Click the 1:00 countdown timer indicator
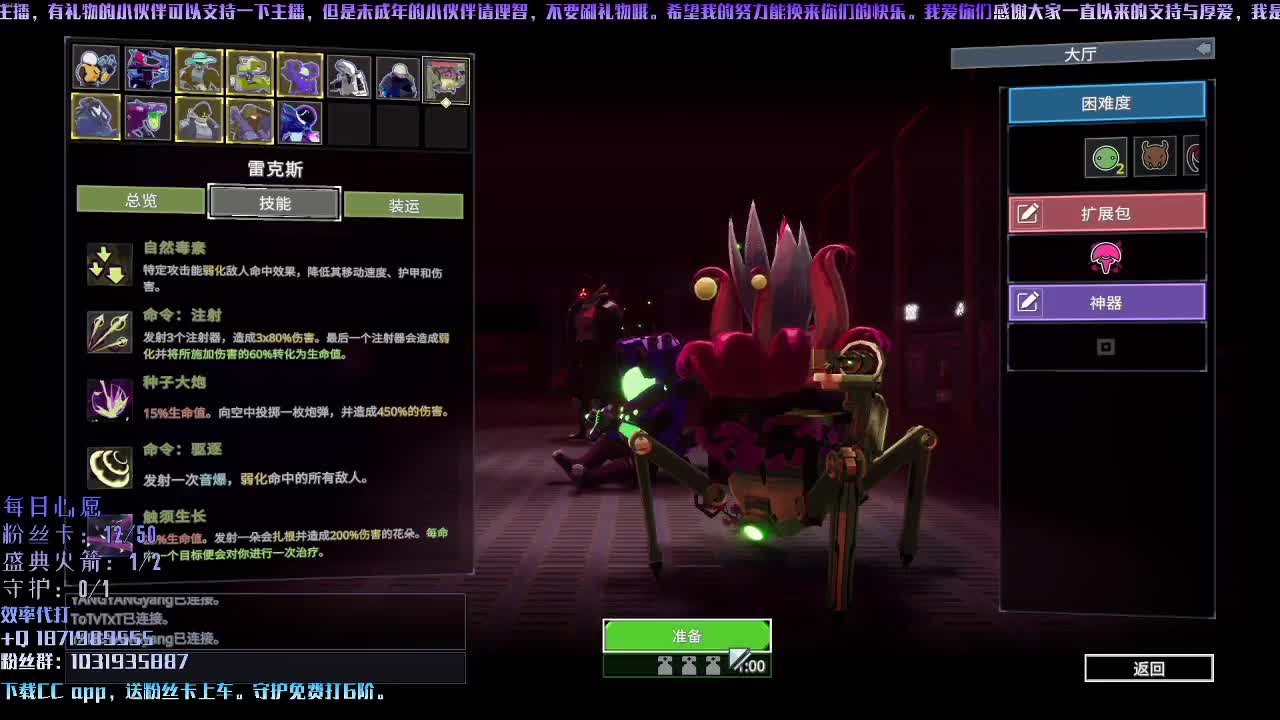 point(746,664)
